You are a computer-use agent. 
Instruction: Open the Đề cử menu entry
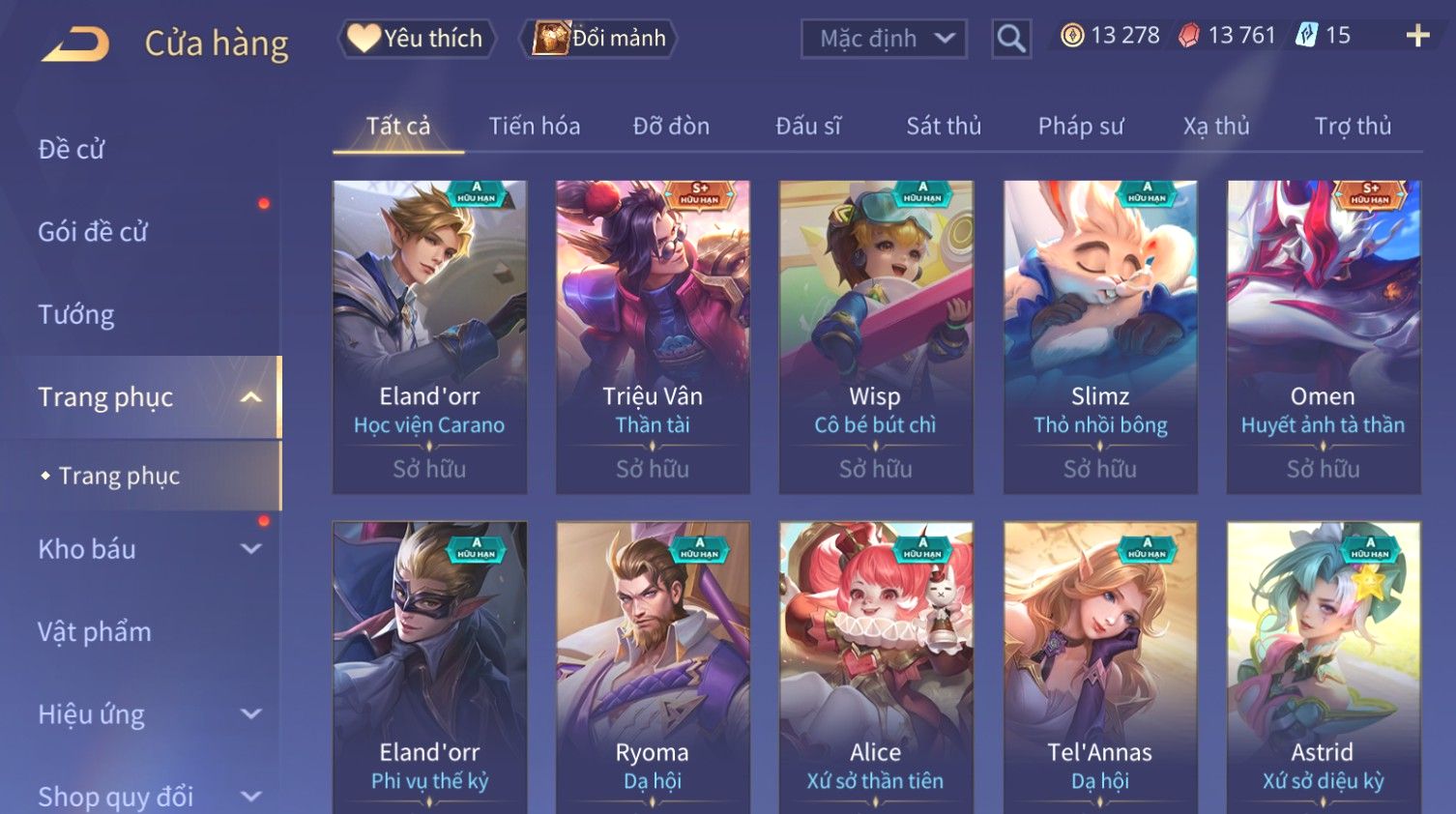(x=72, y=150)
